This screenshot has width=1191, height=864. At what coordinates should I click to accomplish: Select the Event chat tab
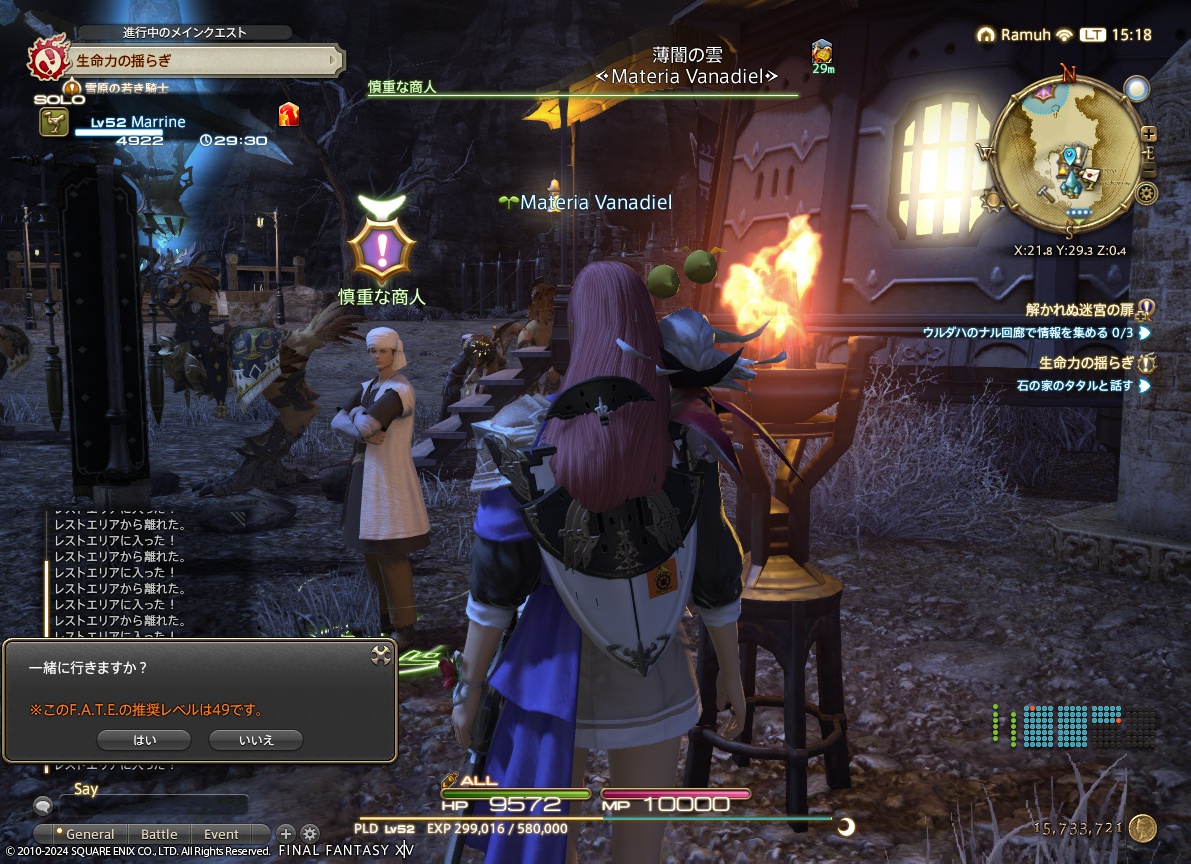point(221,834)
